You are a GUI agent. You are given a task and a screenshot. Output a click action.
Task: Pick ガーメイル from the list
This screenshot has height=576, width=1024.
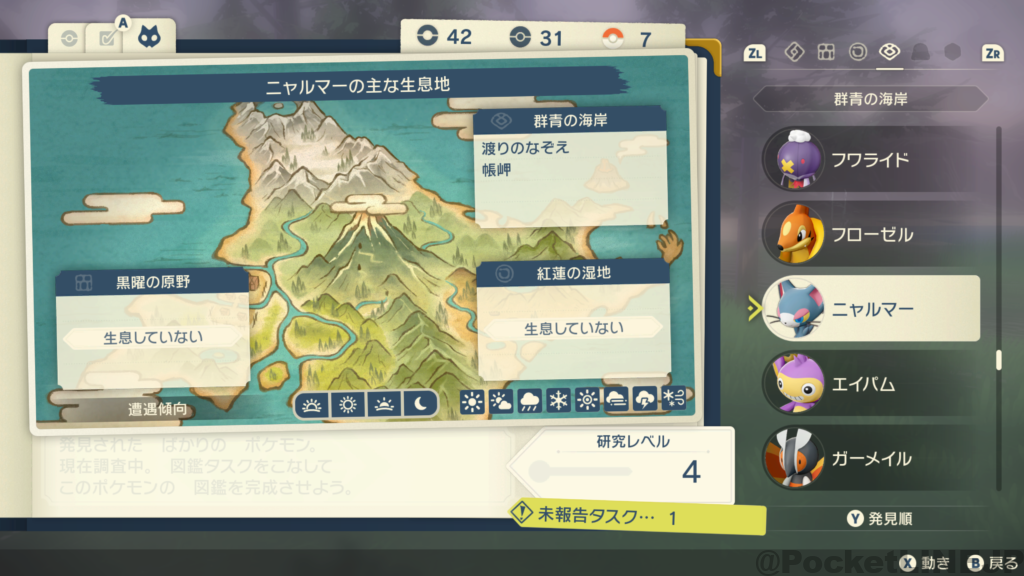point(869,459)
